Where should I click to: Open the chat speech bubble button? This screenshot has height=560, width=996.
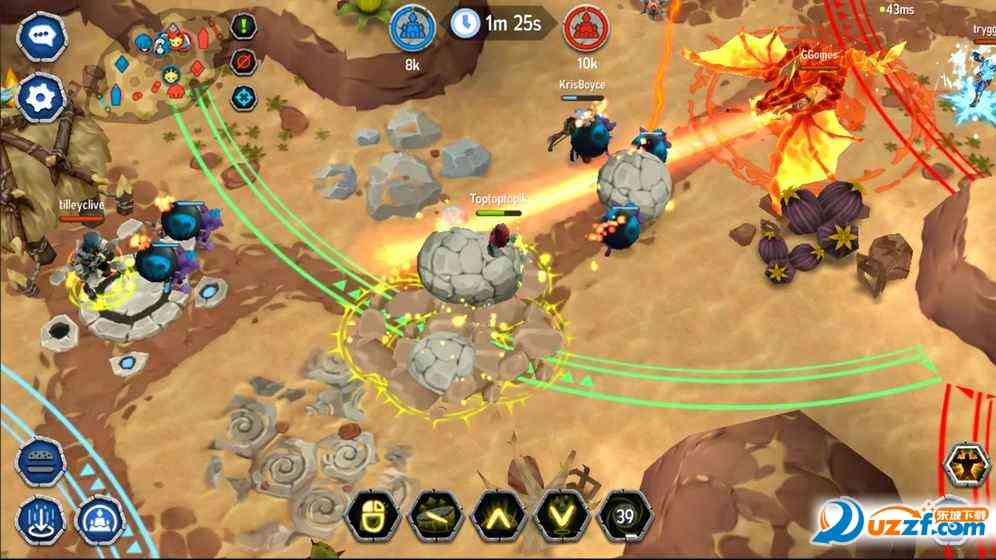pos(42,37)
